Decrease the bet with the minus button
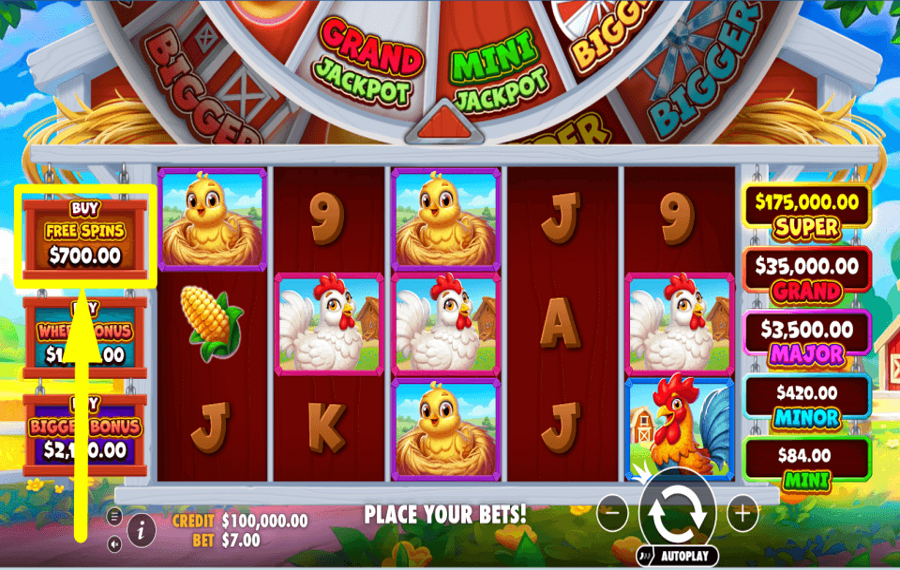The height and width of the screenshot is (570, 900). [x=612, y=514]
